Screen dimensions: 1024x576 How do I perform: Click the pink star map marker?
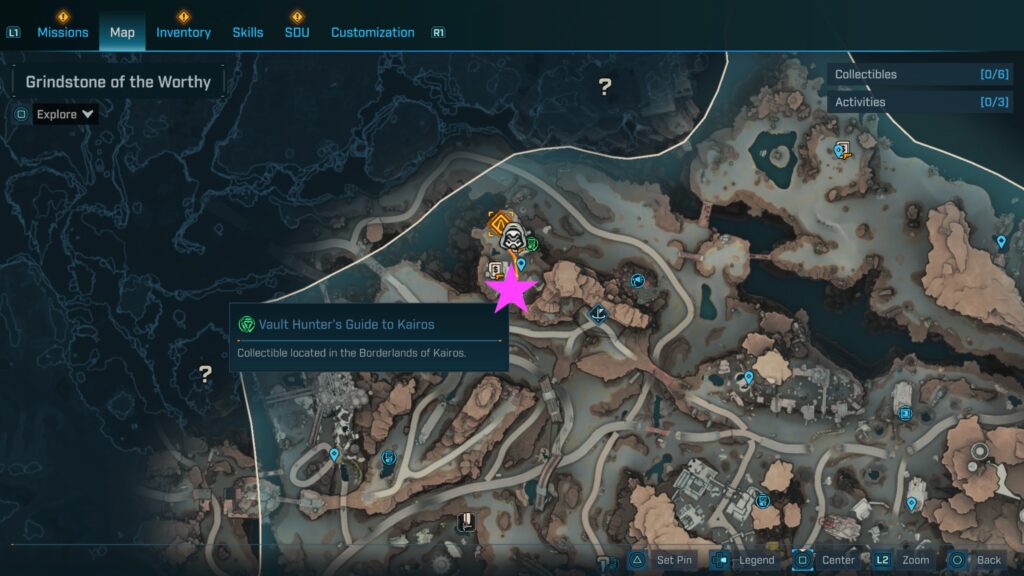point(511,288)
